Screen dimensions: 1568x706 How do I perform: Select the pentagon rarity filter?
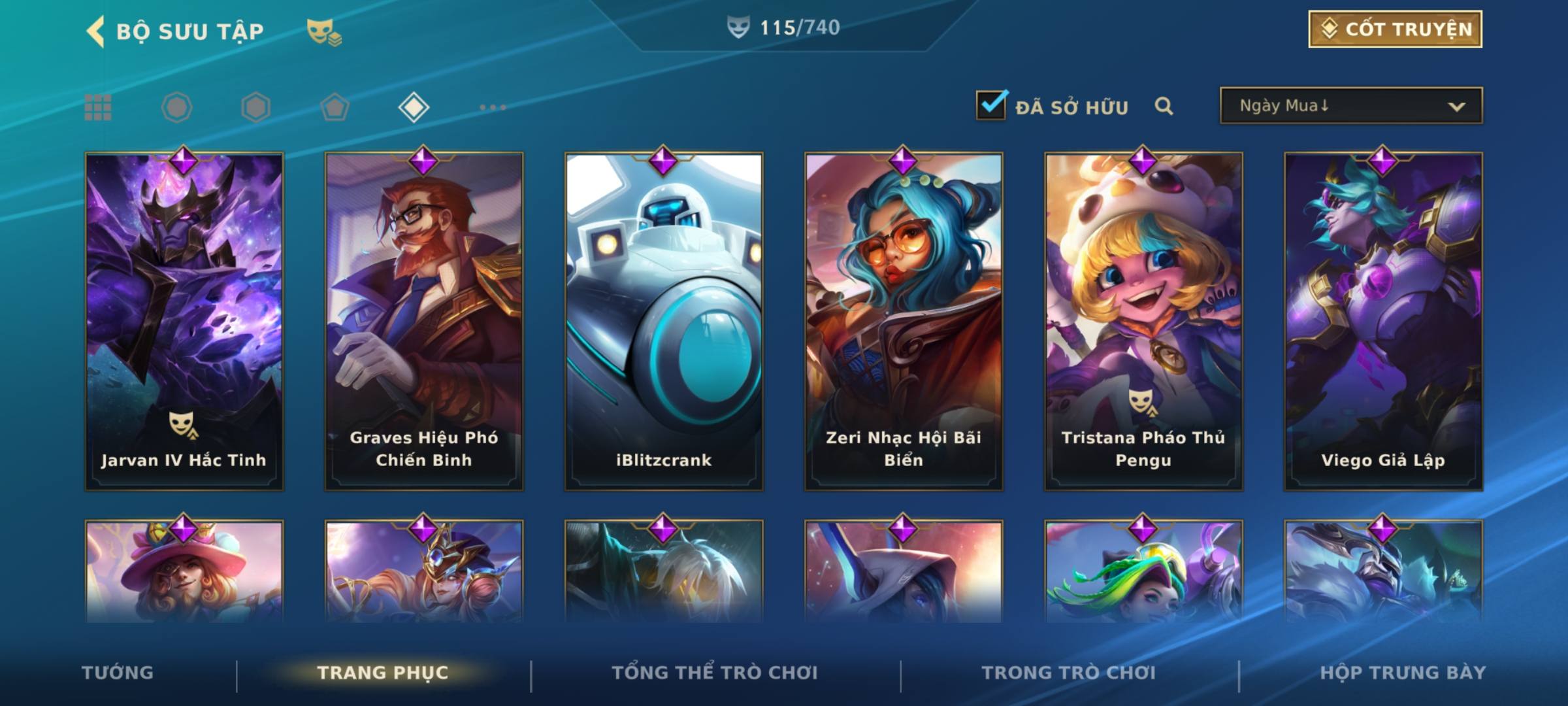pos(335,107)
